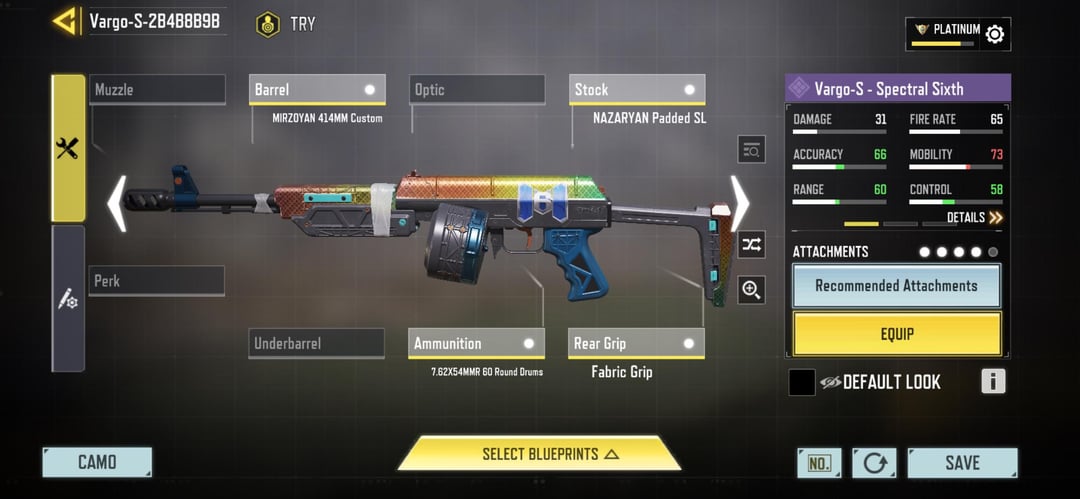This screenshot has height=499, width=1080.
Task: Choose the Optic attachment slot
Action: (x=477, y=90)
